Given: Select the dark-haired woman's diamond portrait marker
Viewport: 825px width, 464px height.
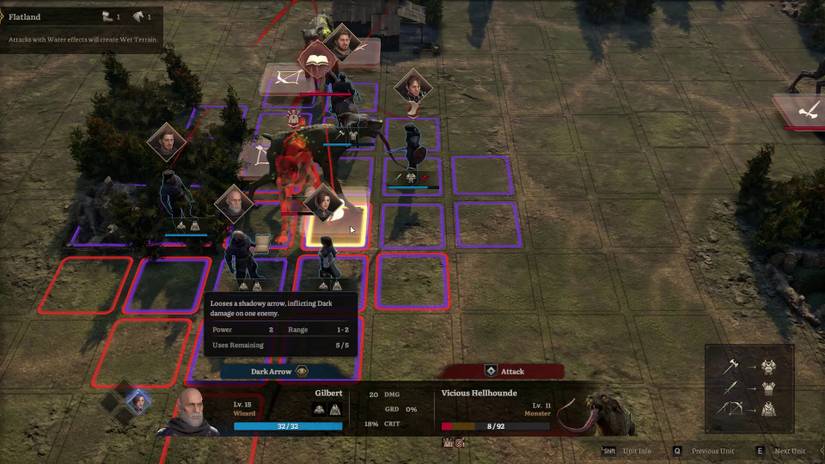Looking at the screenshot, I should (324, 200).
